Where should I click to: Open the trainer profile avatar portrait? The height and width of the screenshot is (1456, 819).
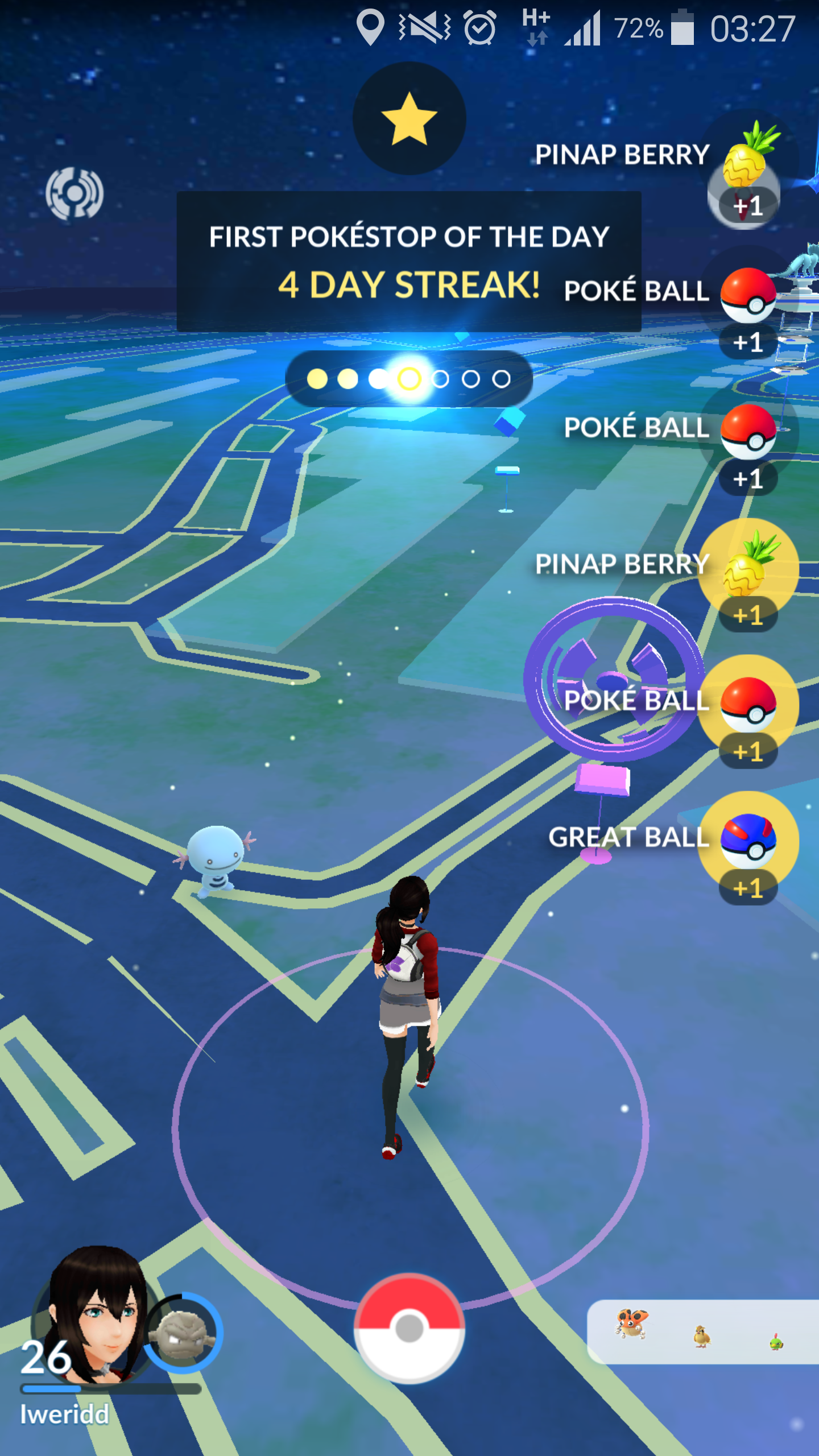coord(94,1314)
